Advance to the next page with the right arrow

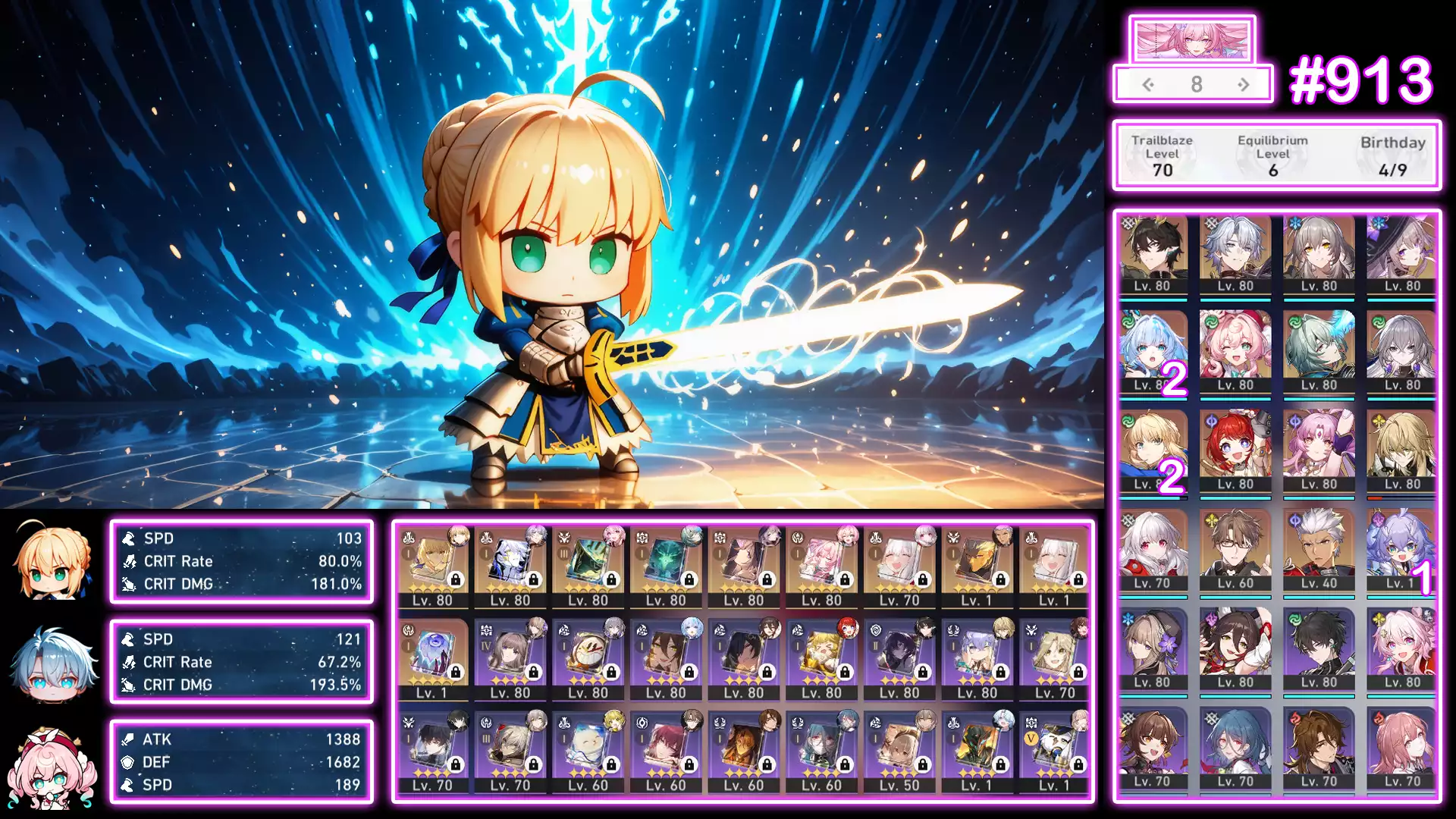coord(1244,85)
